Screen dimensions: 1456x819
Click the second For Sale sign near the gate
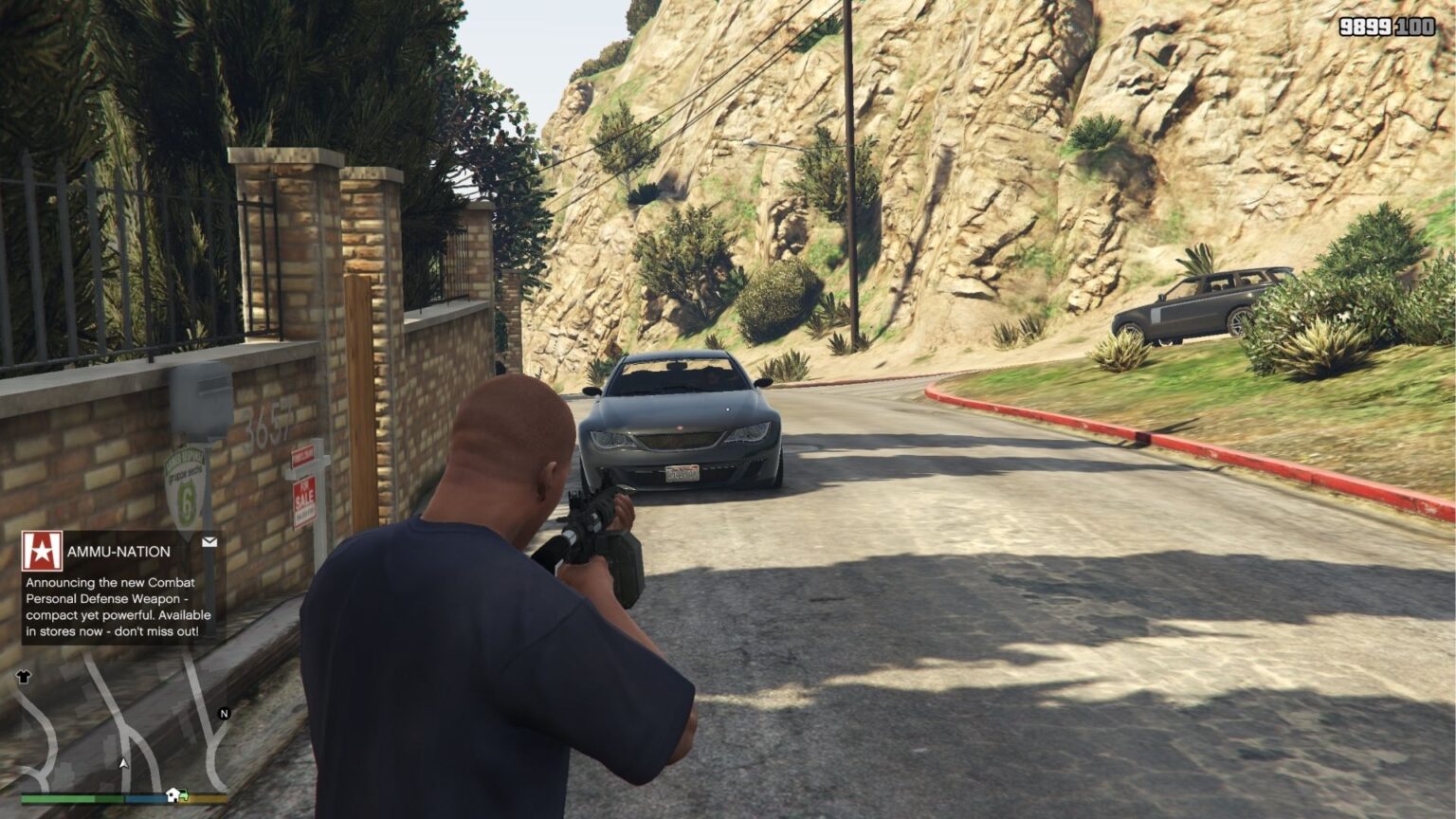[301, 455]
